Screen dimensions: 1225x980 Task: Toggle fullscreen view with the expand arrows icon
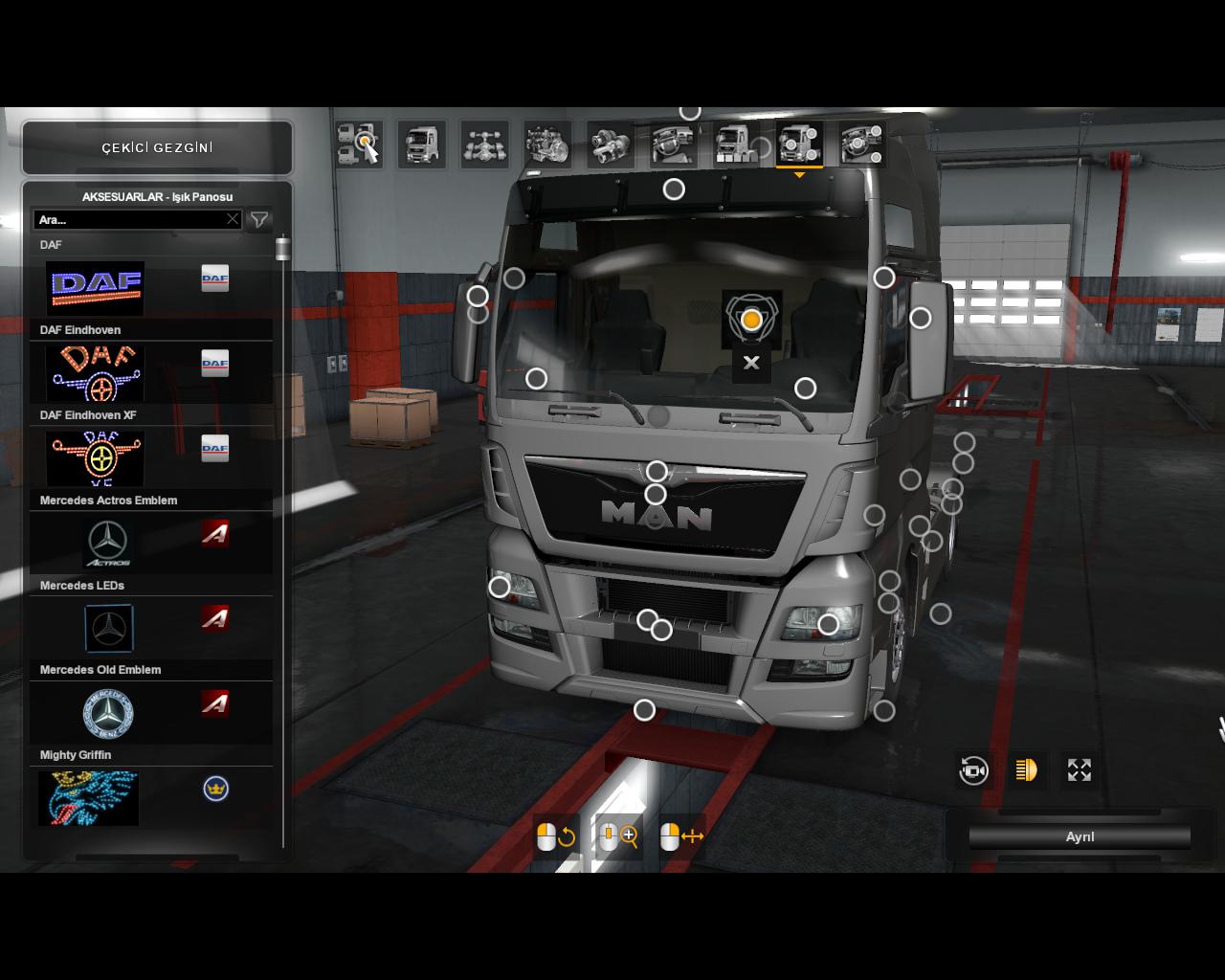tap(1079, 770)
